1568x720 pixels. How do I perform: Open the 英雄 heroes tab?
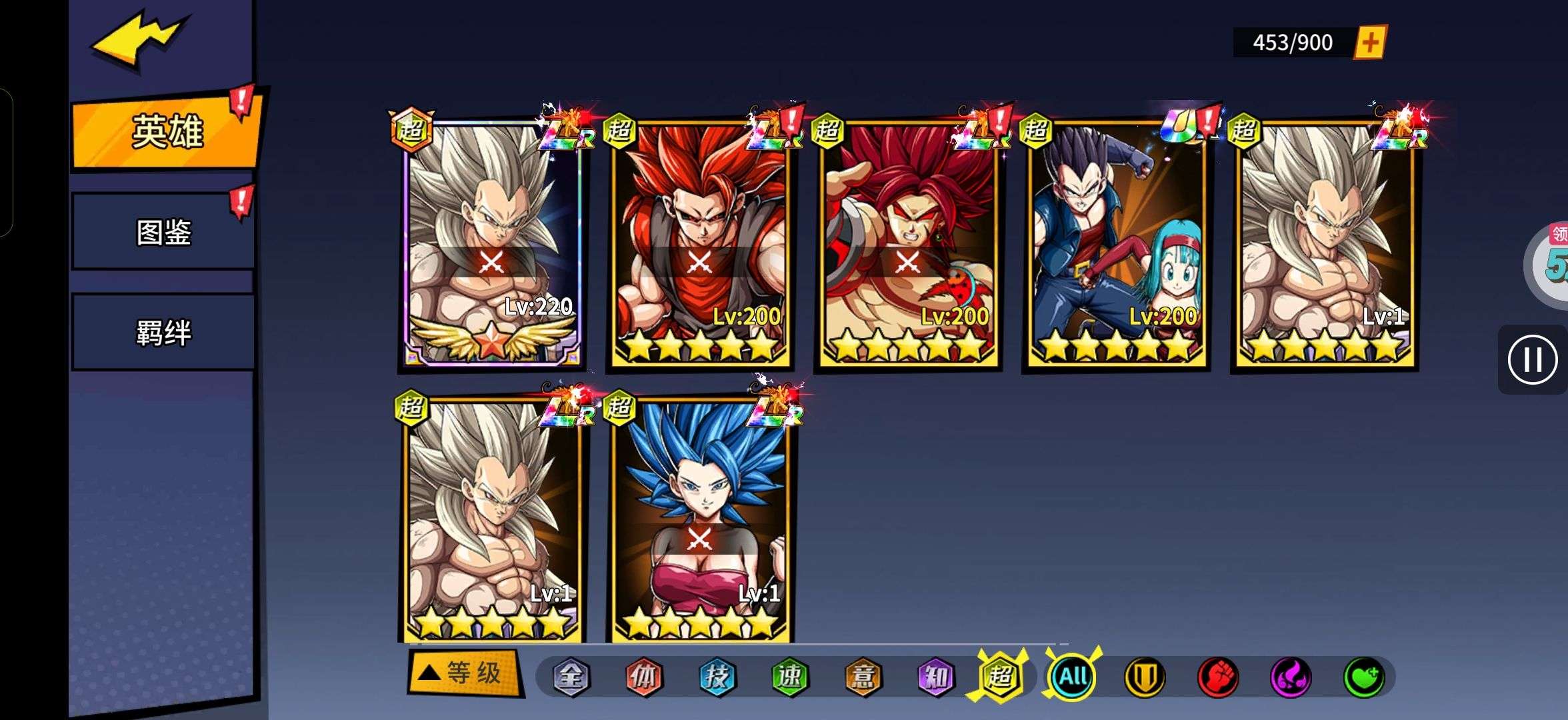165,131
